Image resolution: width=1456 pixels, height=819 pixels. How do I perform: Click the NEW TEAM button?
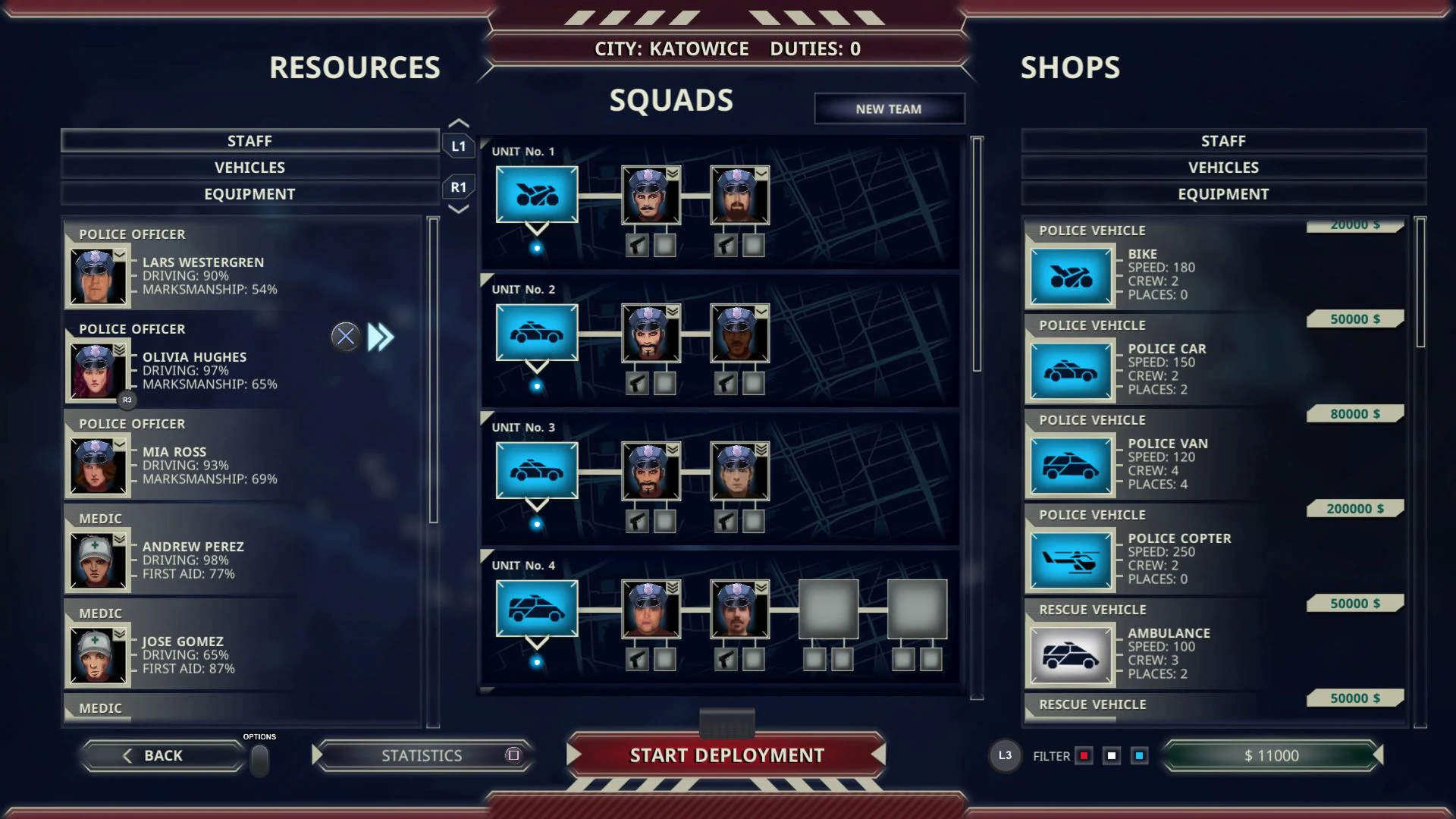(889, 108)
